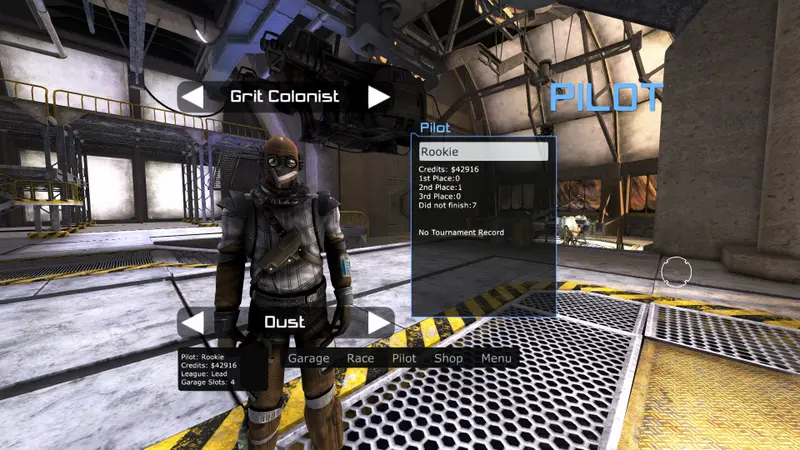The image size is (800, 450).
Task: Edit the Rookie pilot name field
Action: coord(483,152)
